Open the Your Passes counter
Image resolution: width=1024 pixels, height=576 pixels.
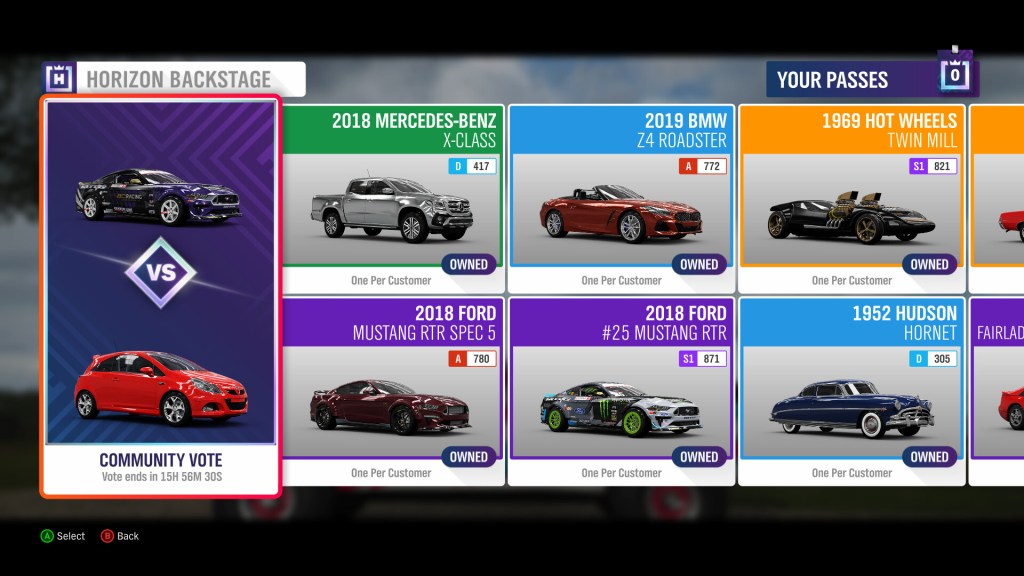coord(872,78)
